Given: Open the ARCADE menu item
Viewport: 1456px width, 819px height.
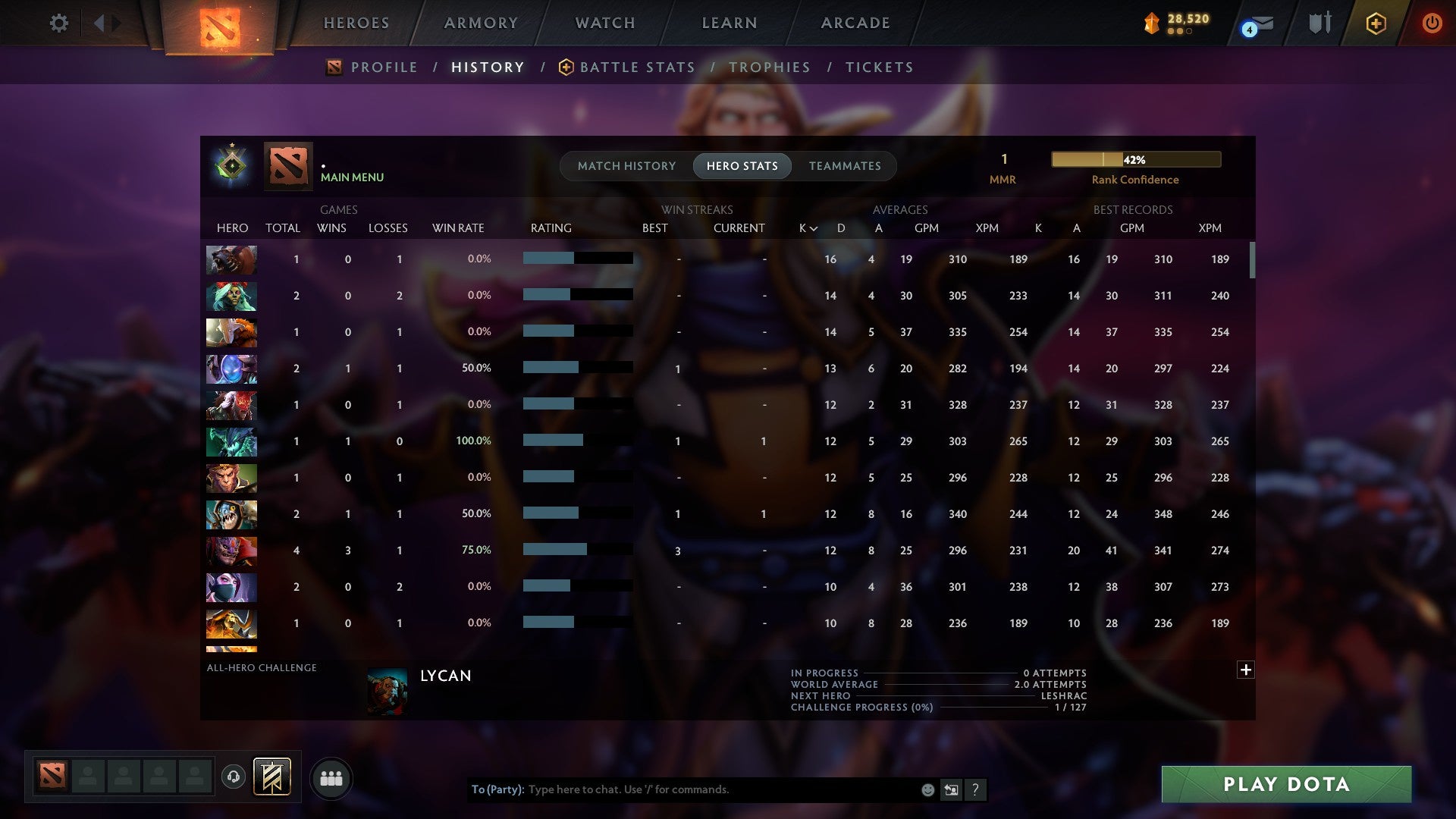Looking at the screenshot, I should pos(855,23).
